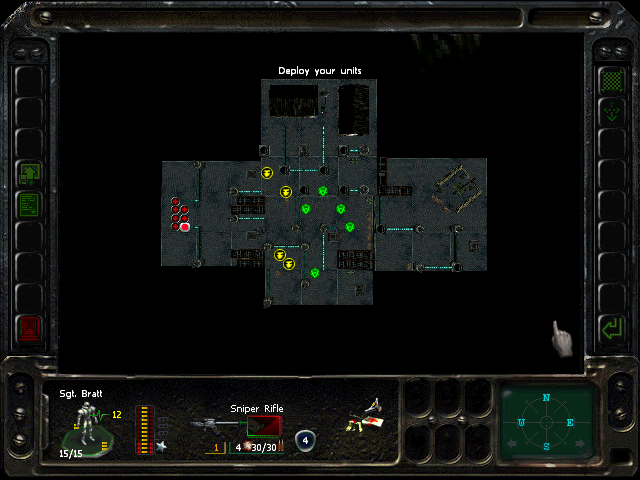Open the green document log button
The width and height of the screenshot is (640, 480).
[29, 206]
